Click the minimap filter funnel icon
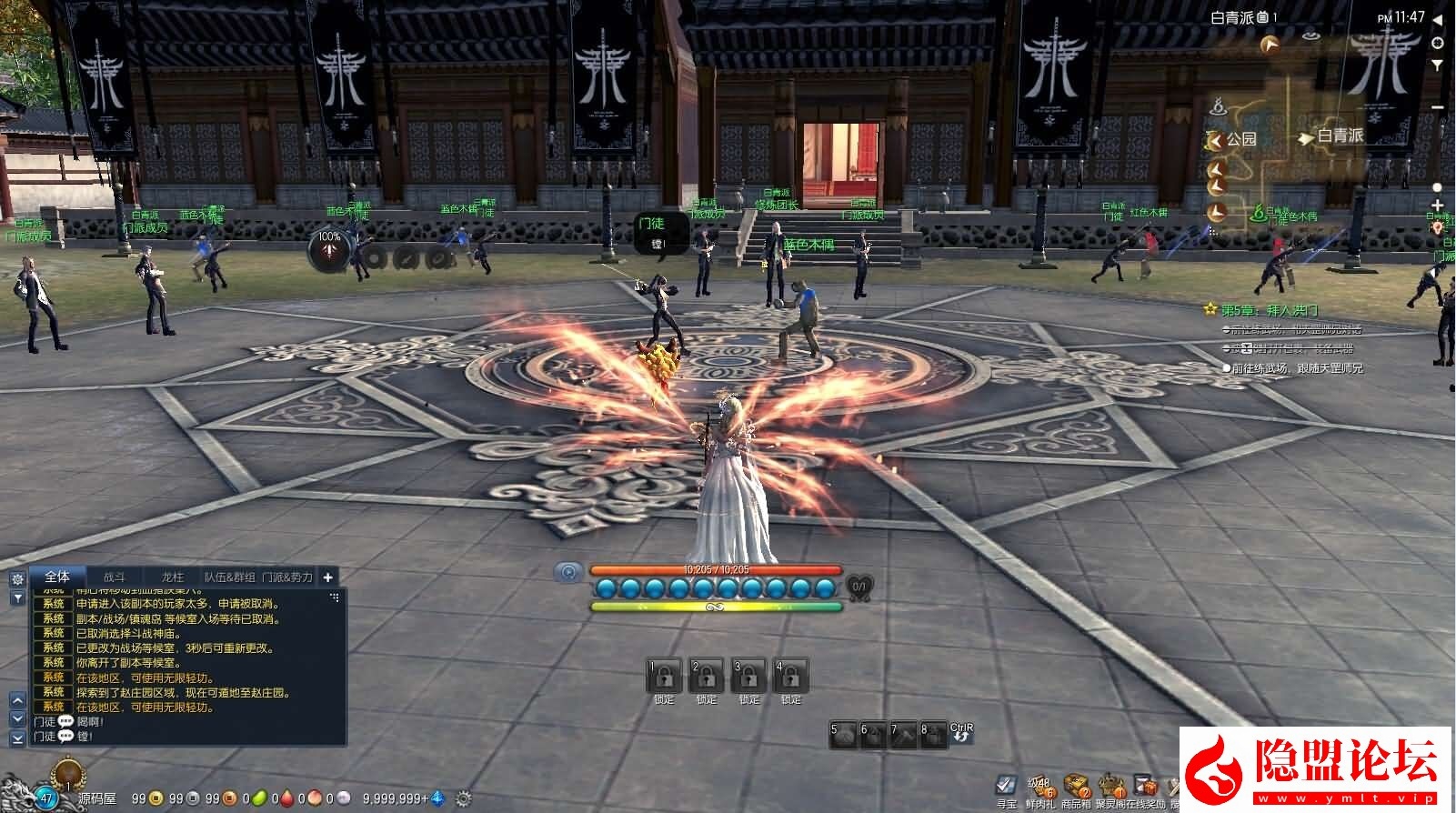Image resolution: width=1456 pixels, height=813 pixels. [1438, 65]
